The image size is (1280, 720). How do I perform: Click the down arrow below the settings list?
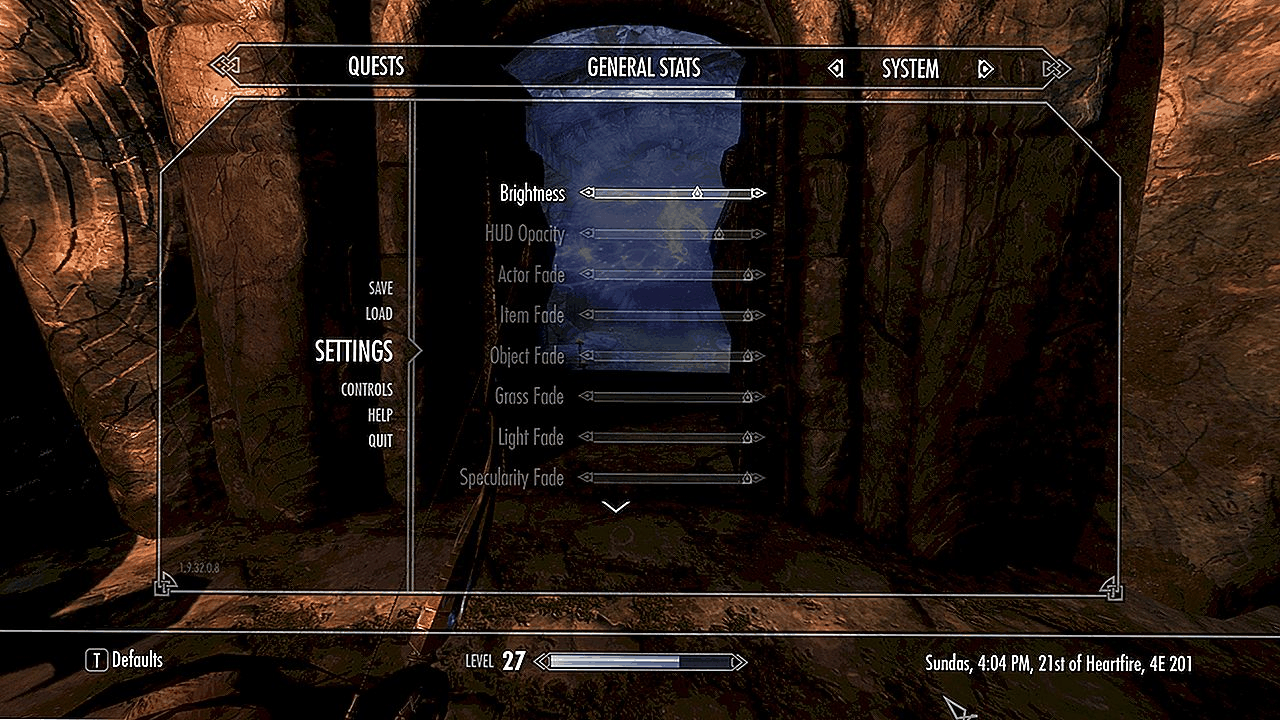pyautogui.click(x=617, y=507)
